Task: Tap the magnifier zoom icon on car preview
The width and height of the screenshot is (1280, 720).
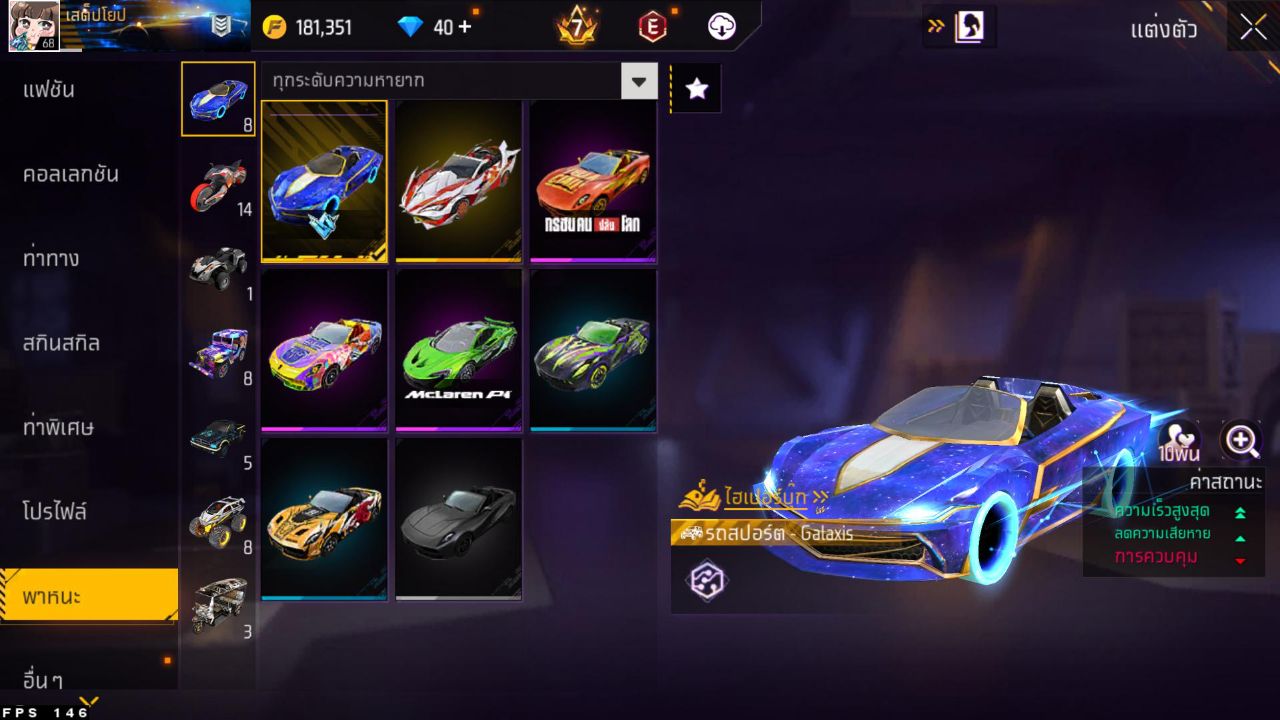Action: [1243, 440]
